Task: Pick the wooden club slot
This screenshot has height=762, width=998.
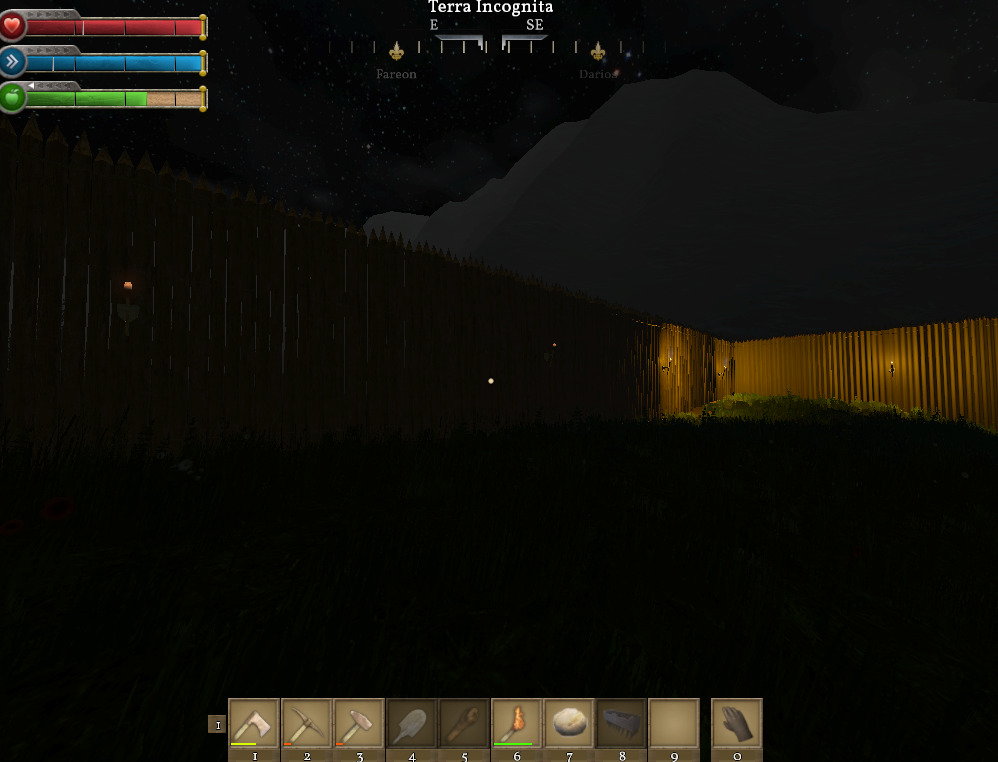Action: pos(464,723)
